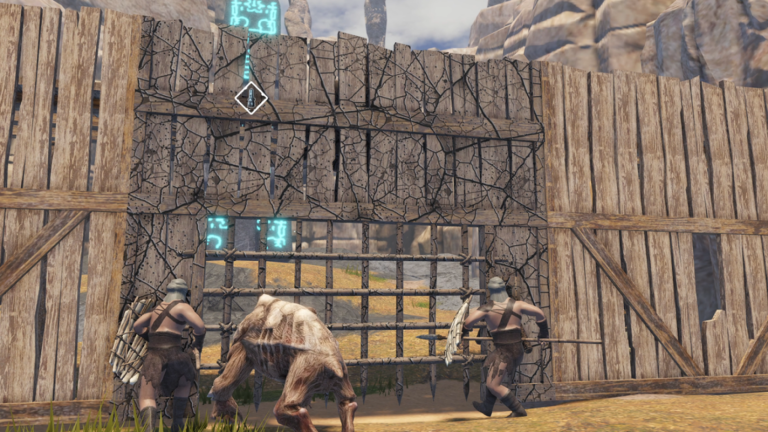Screen dimensions: 768x432
Task: Select the white diamond marker on the gate
Action: (x=250, y=97)
